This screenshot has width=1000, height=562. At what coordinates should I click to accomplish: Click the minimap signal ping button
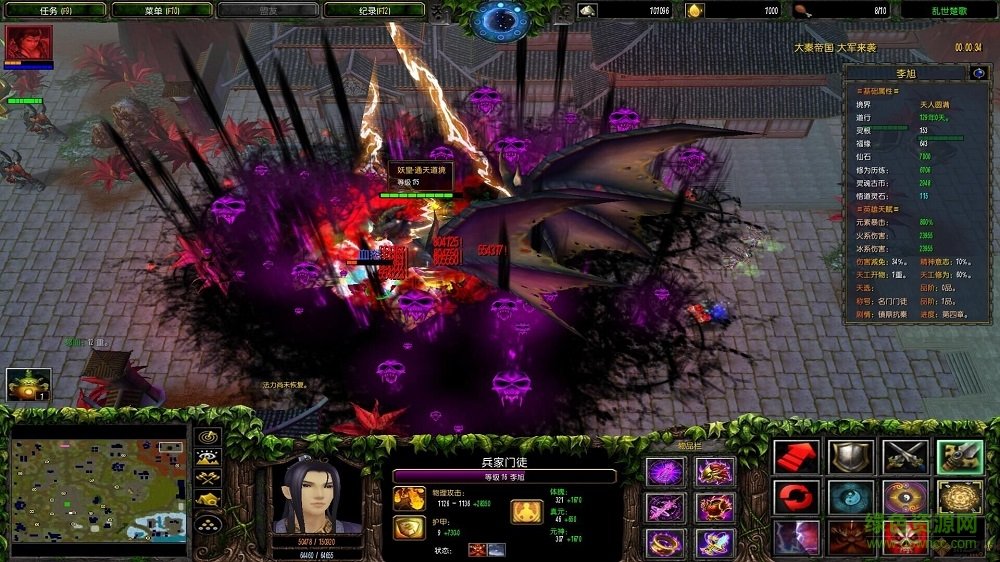(208, 436)
